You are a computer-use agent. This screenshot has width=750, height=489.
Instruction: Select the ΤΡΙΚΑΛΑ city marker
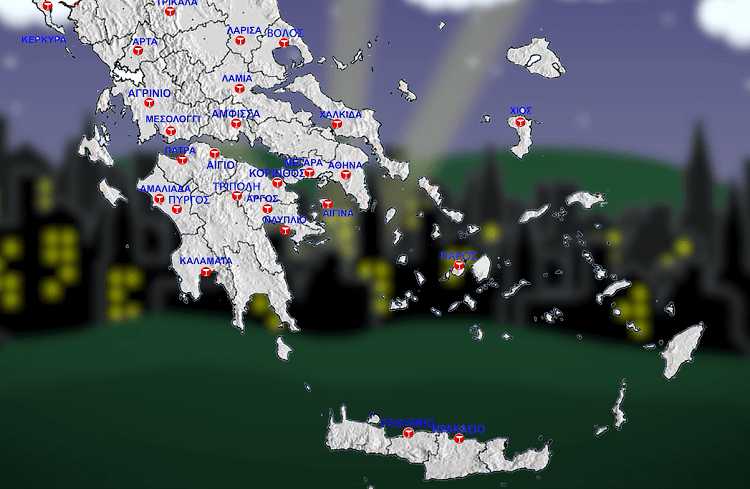(168, 14)
